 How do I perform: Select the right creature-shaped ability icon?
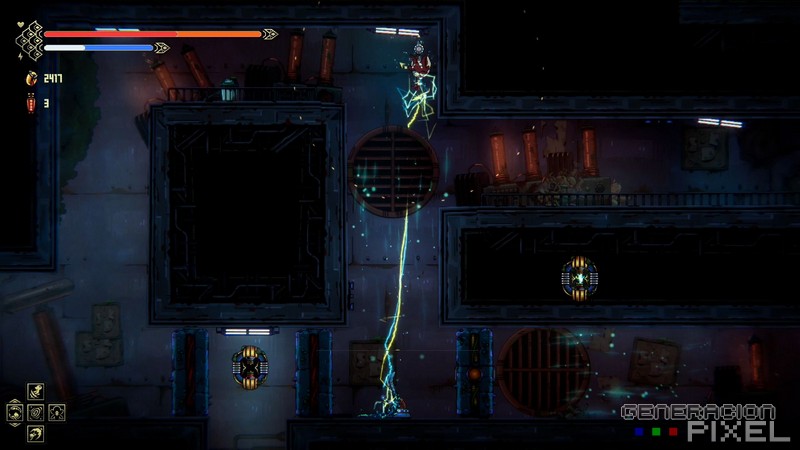pyautogui.click(x=56, y=411)
